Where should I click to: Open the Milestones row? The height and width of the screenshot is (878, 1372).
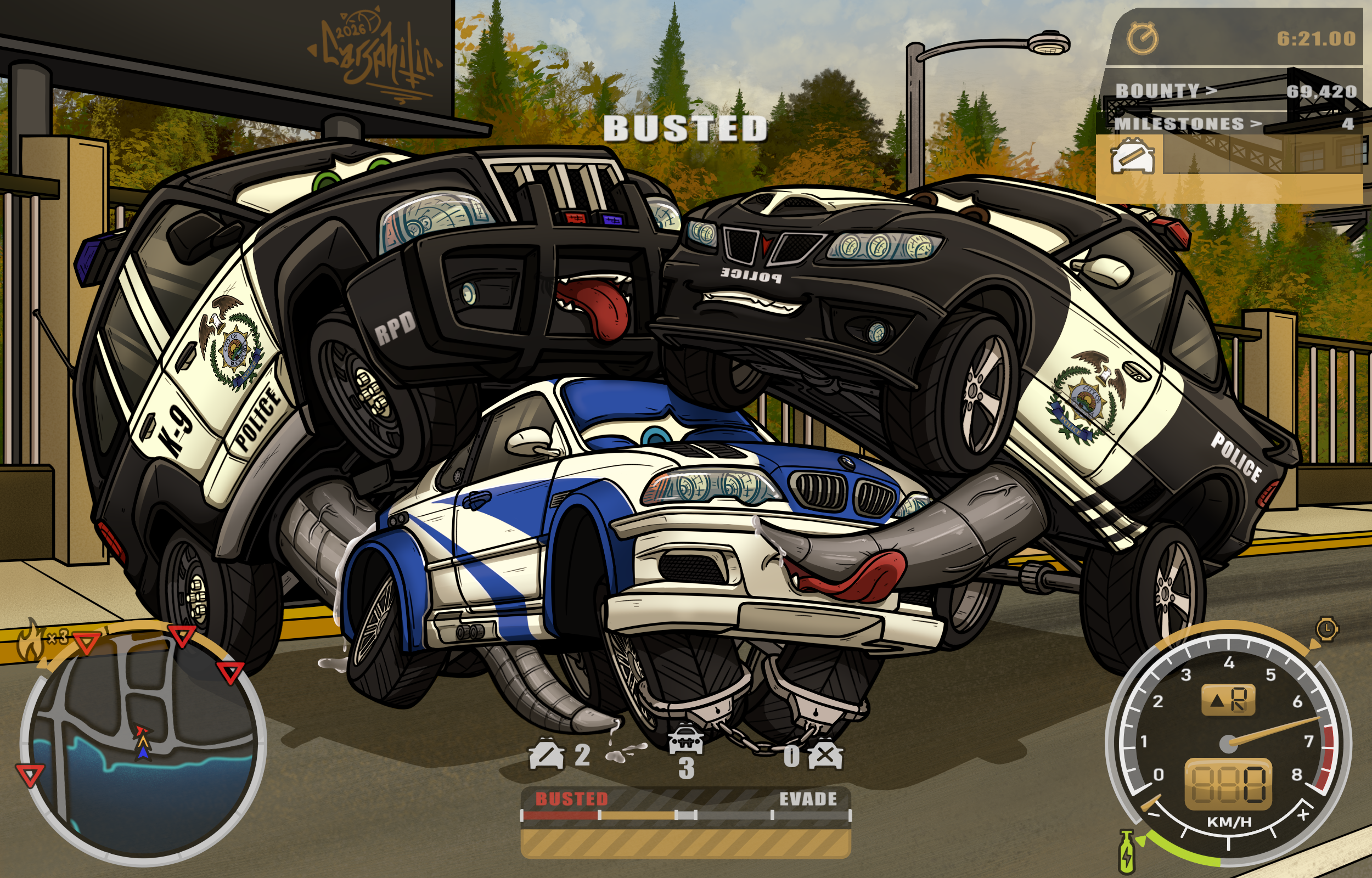point(1231,123)
